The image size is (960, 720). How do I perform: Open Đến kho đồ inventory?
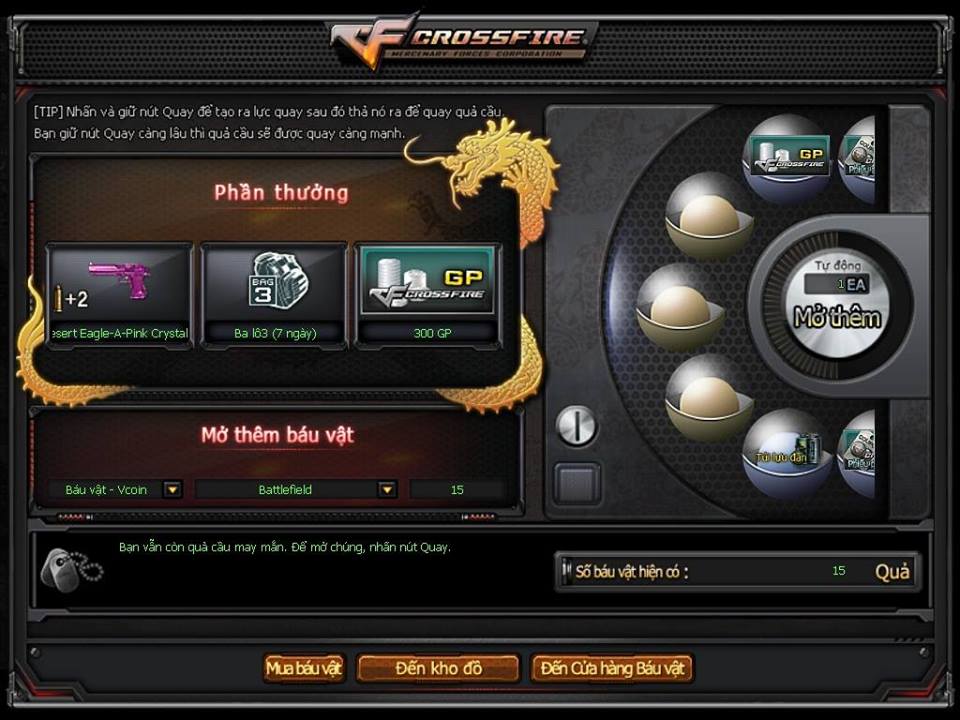coord(438,668)
